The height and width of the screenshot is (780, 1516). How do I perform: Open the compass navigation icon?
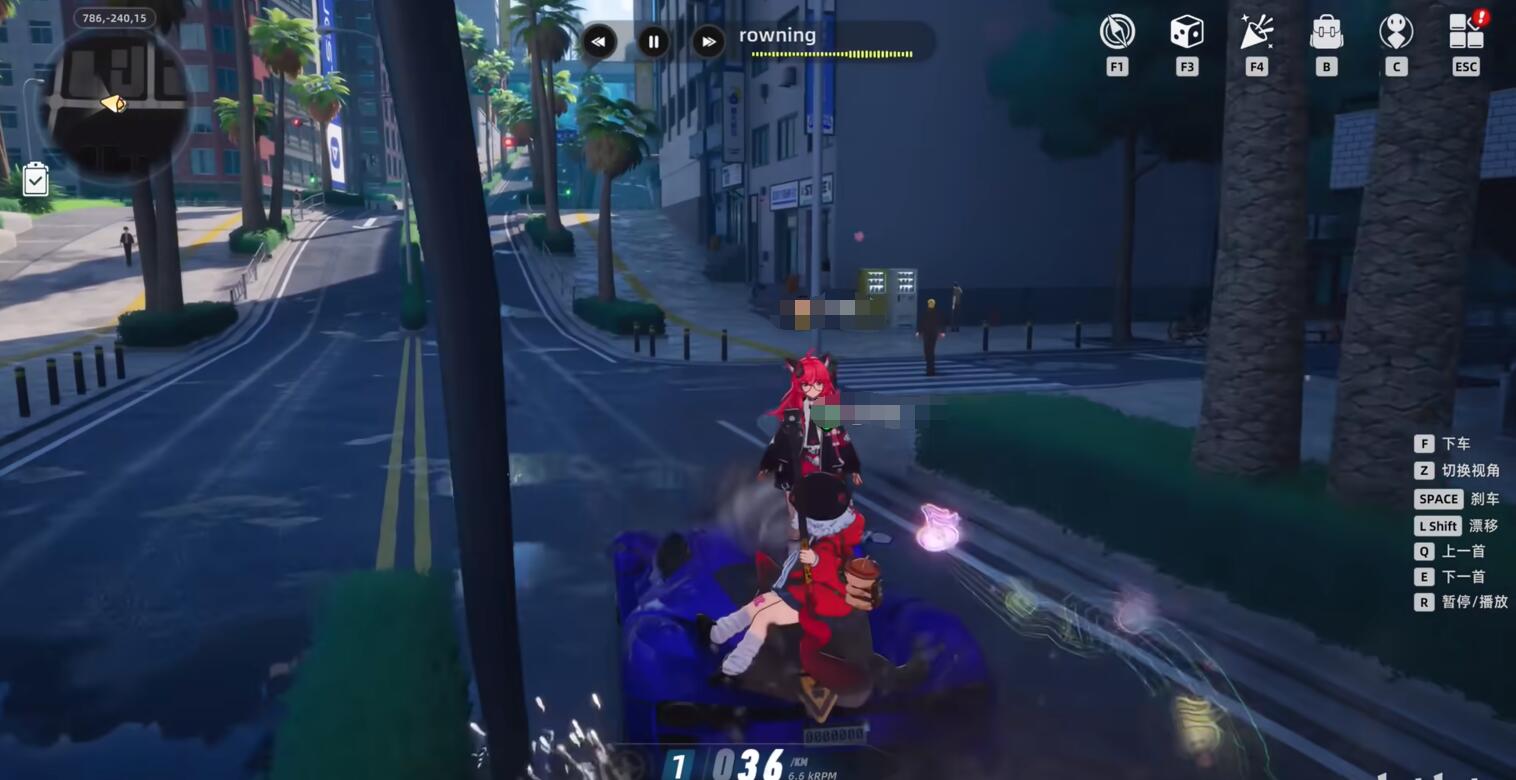(1117, 32)
